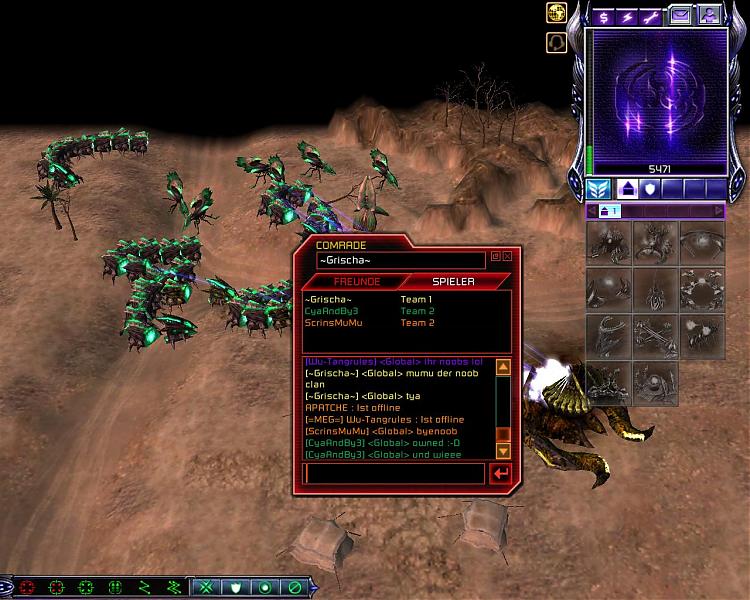Activate the red aggressive stance crosshair icon
The width and height of the screenshot is (750, 600).
(27, 587)
